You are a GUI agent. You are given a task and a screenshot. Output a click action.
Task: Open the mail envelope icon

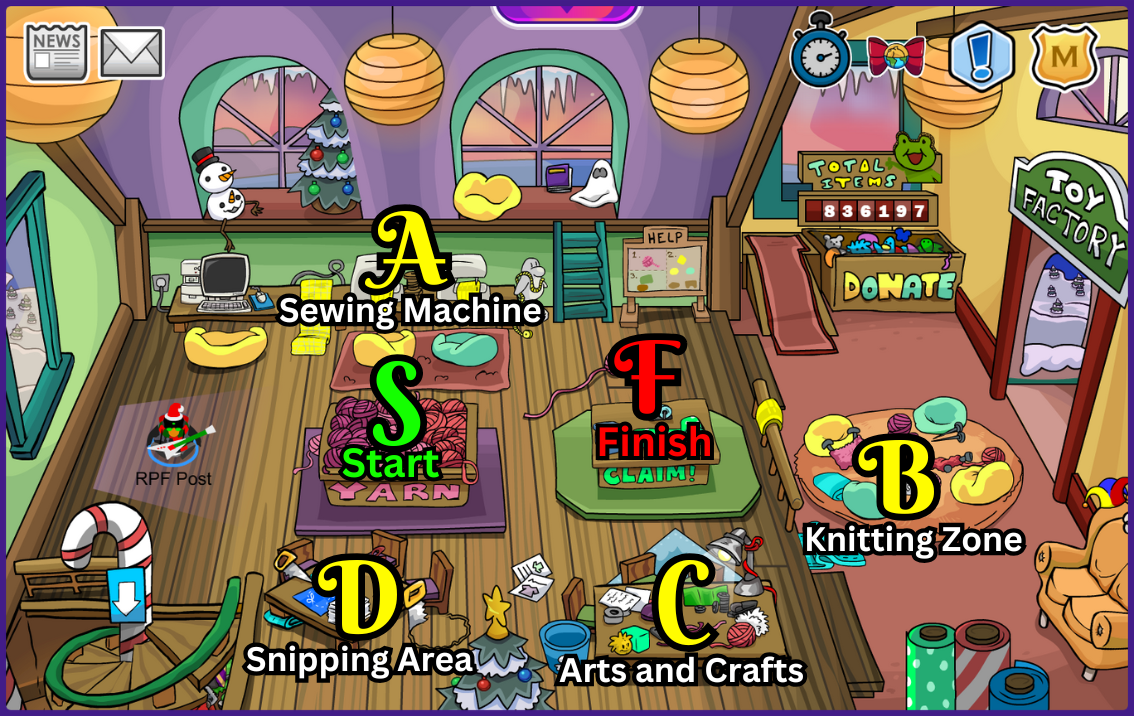pyautogui.click(x=132, y=53)
